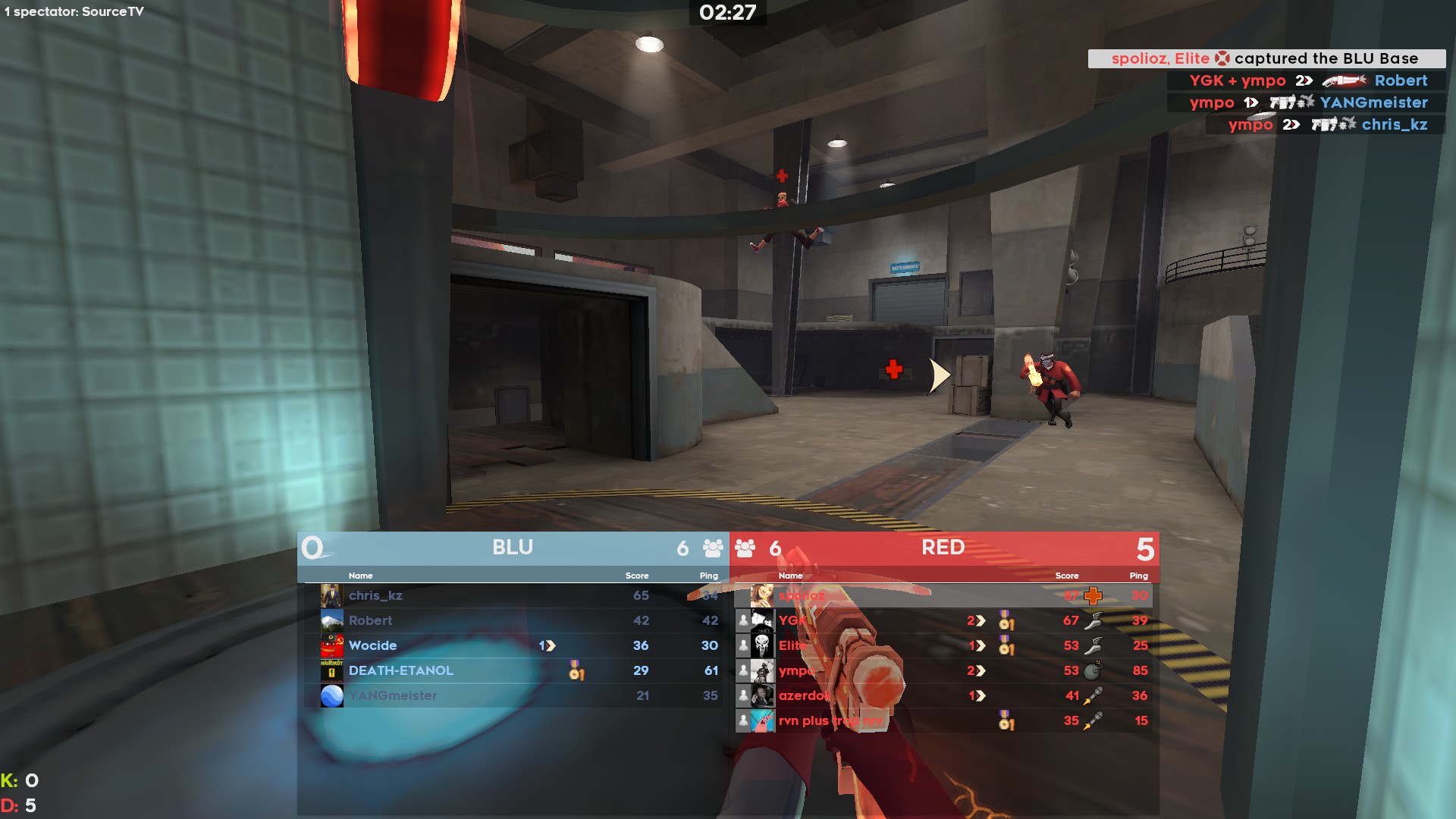Select YGK's row on the RED team
The height and width of the screenshot is (819, 1456).
tap(792, 620)
